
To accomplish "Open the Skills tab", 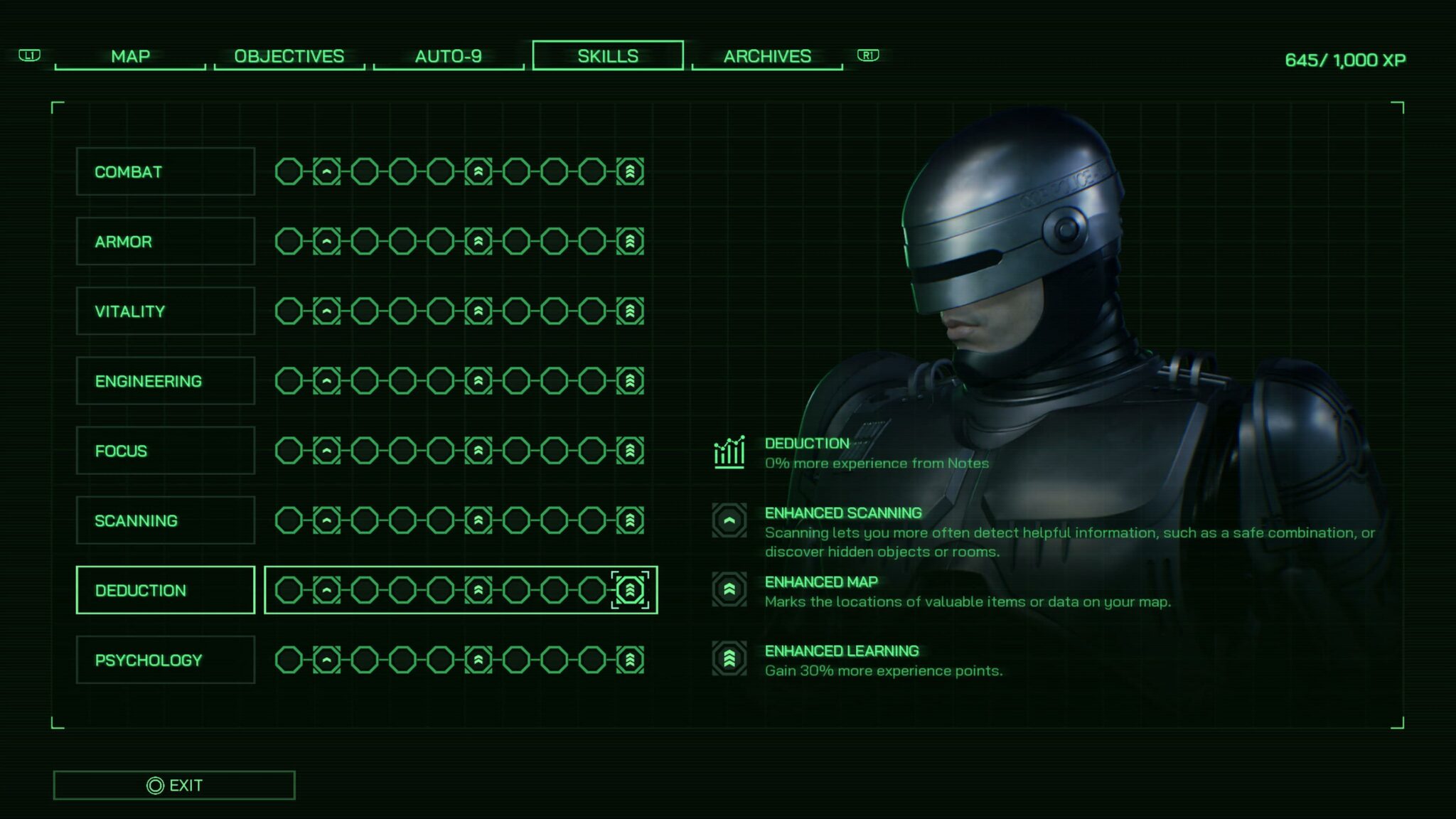I will pyautogui.click(x=607, y=56).
